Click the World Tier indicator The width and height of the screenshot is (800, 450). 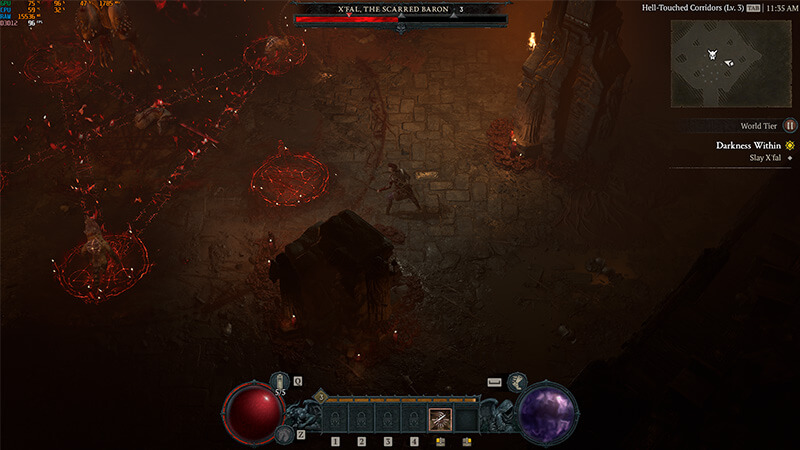pyautogui.click(x=789, y=126)
